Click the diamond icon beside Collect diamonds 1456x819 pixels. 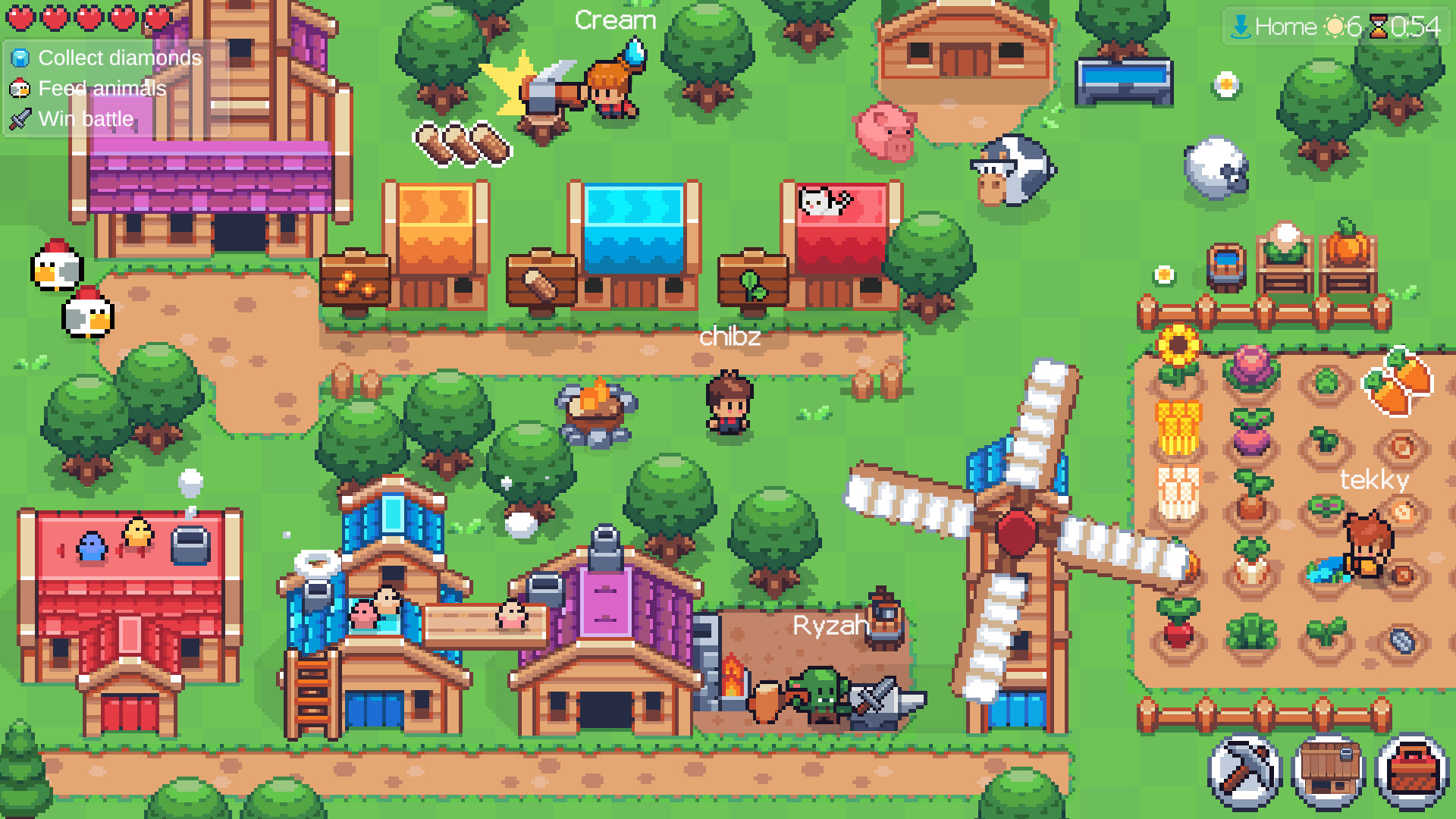(x=19, y=58)
